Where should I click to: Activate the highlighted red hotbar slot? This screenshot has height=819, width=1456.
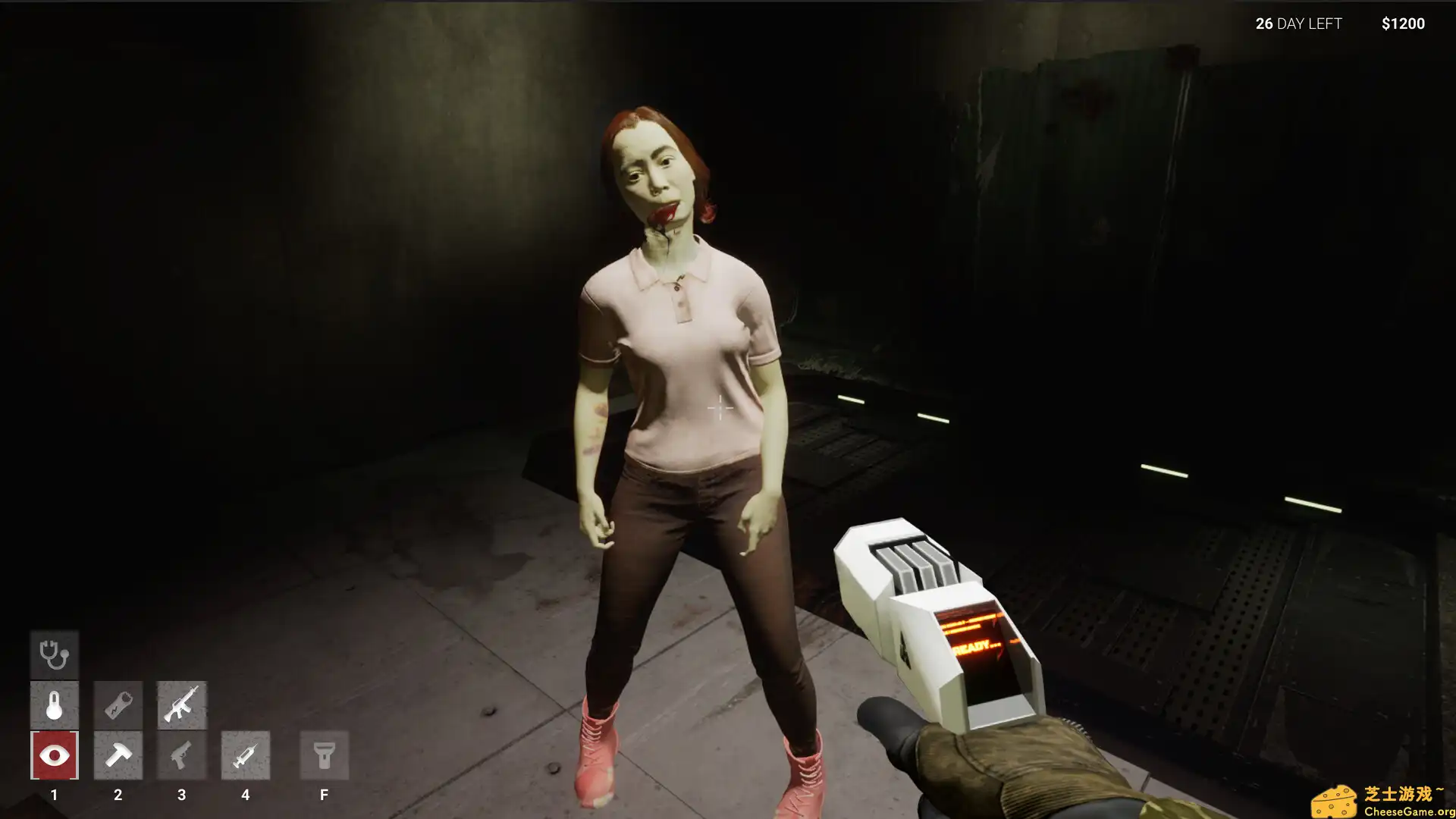click(54, 755)
